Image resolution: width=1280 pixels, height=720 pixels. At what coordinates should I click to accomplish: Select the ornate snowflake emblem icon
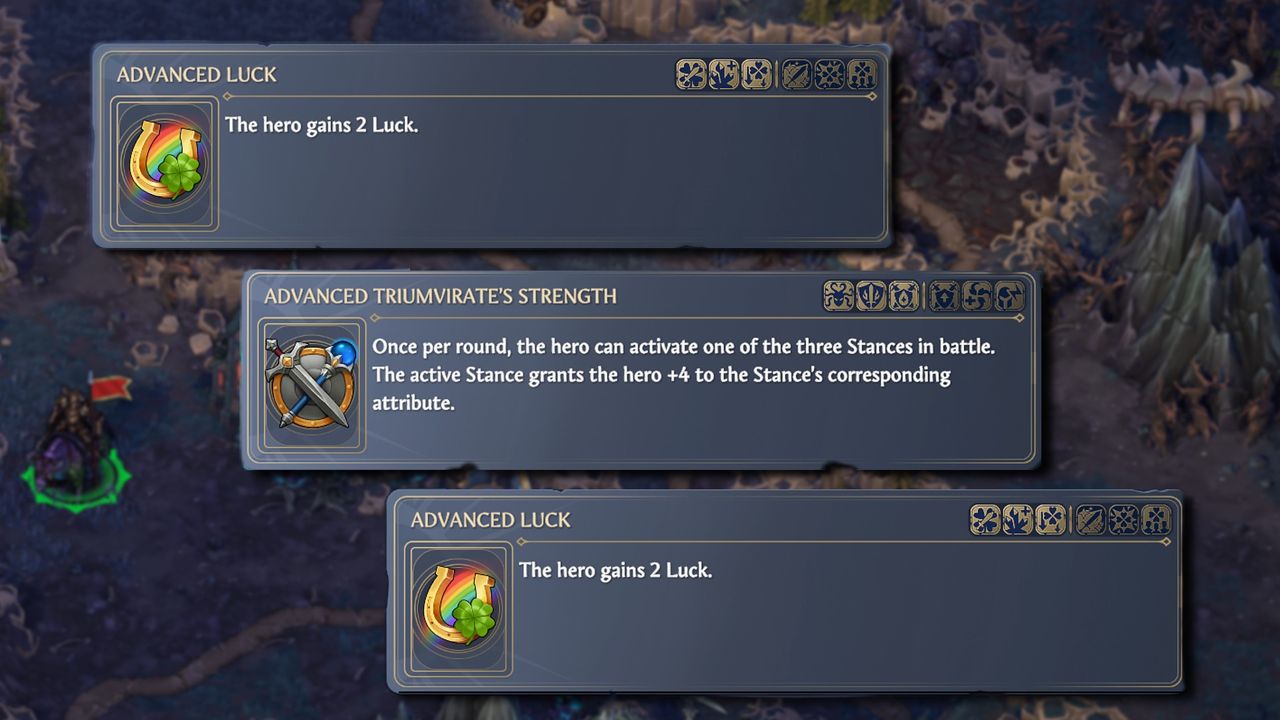[829, 75]
